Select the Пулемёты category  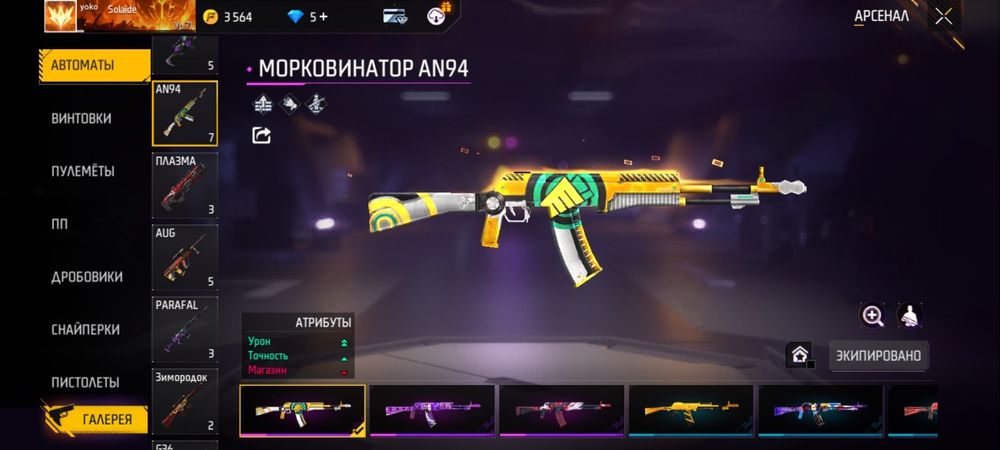pyautogui.click(x=83, y=171)
